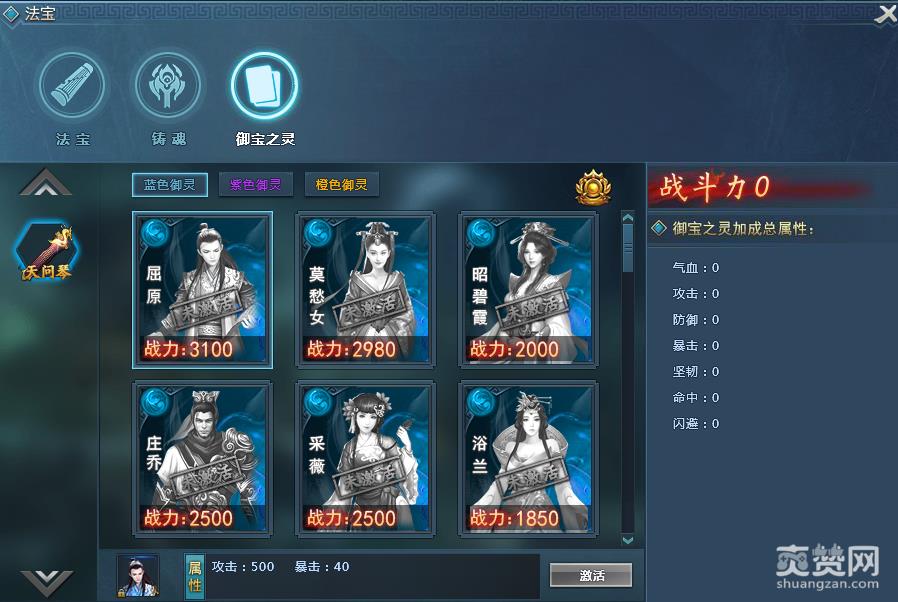Screen dimensions: 898x602
Task: Click the 属性 attribute label button
Action: click(195, 575)
